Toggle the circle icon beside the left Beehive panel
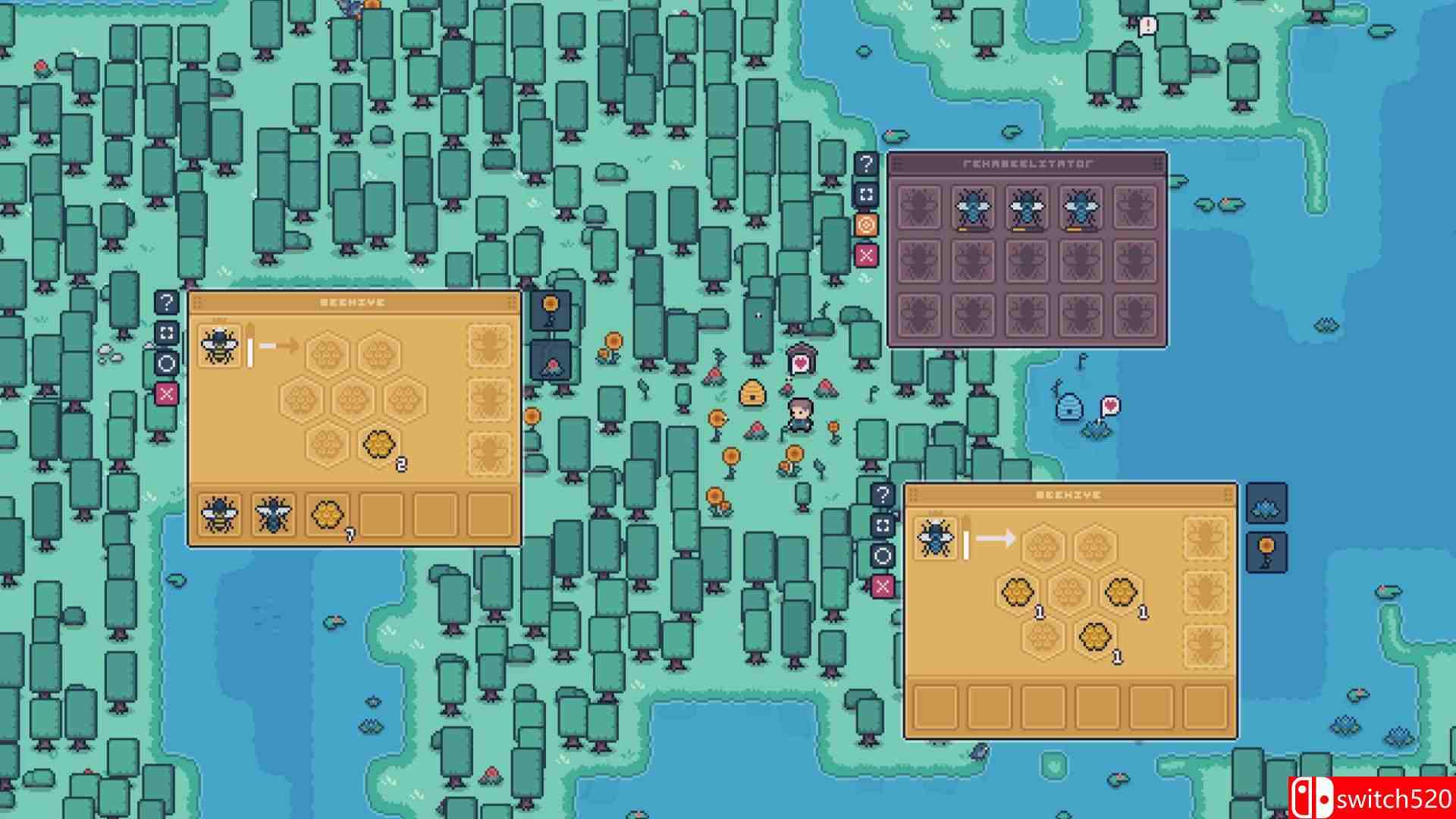This screenshot has width=1456, height=819. [167, 362]
